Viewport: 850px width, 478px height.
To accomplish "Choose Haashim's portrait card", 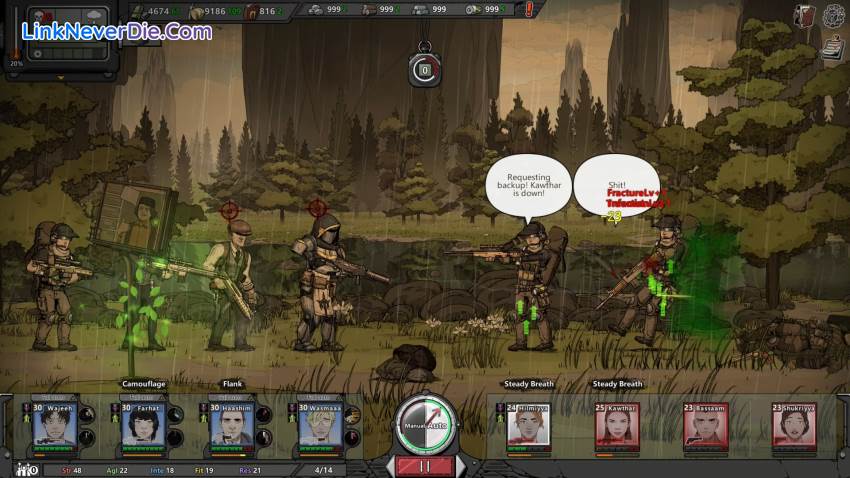I will [x=230, y=426].
